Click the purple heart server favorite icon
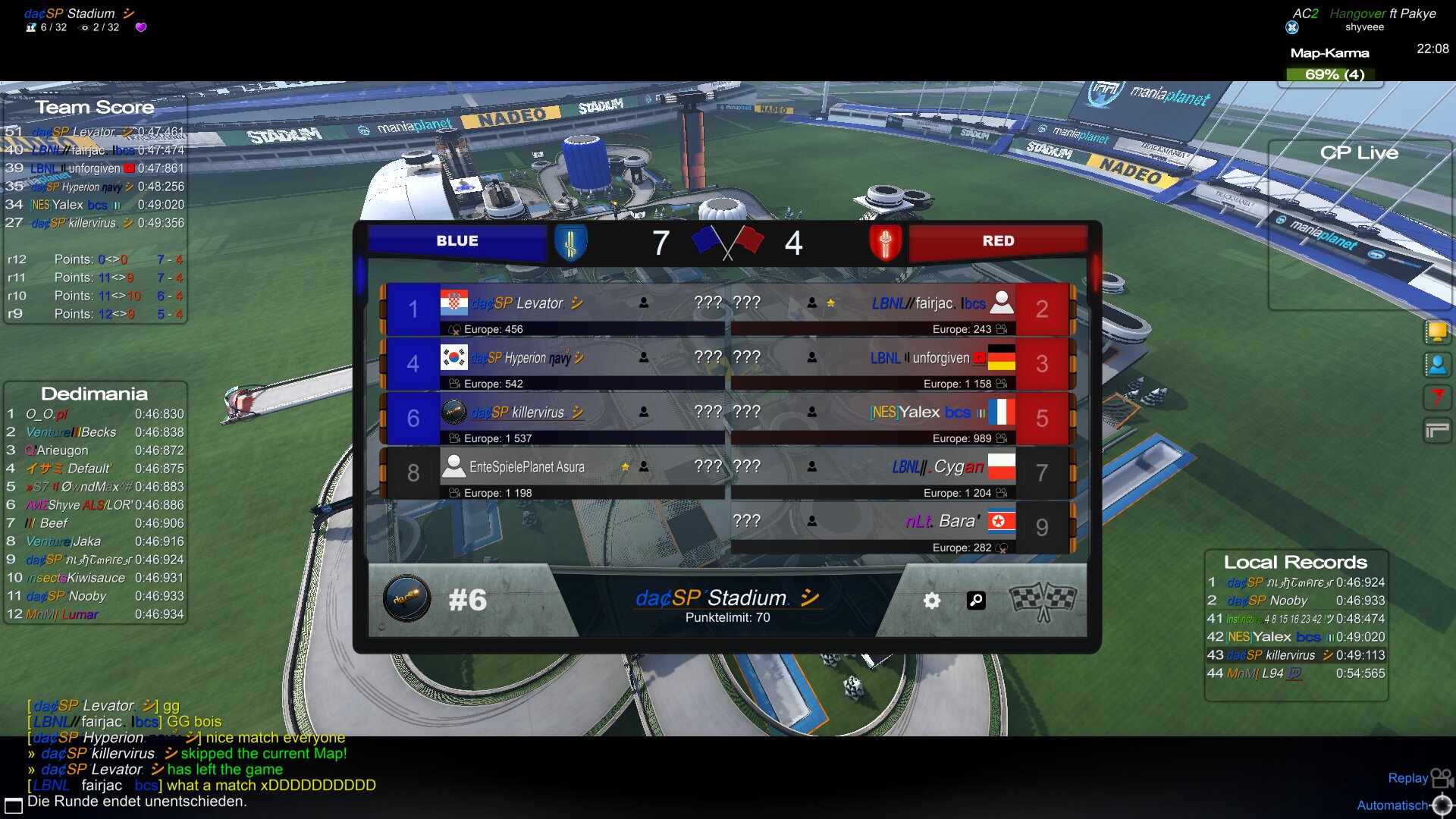This screenshot has width=1456, height=819. (140, 27)
